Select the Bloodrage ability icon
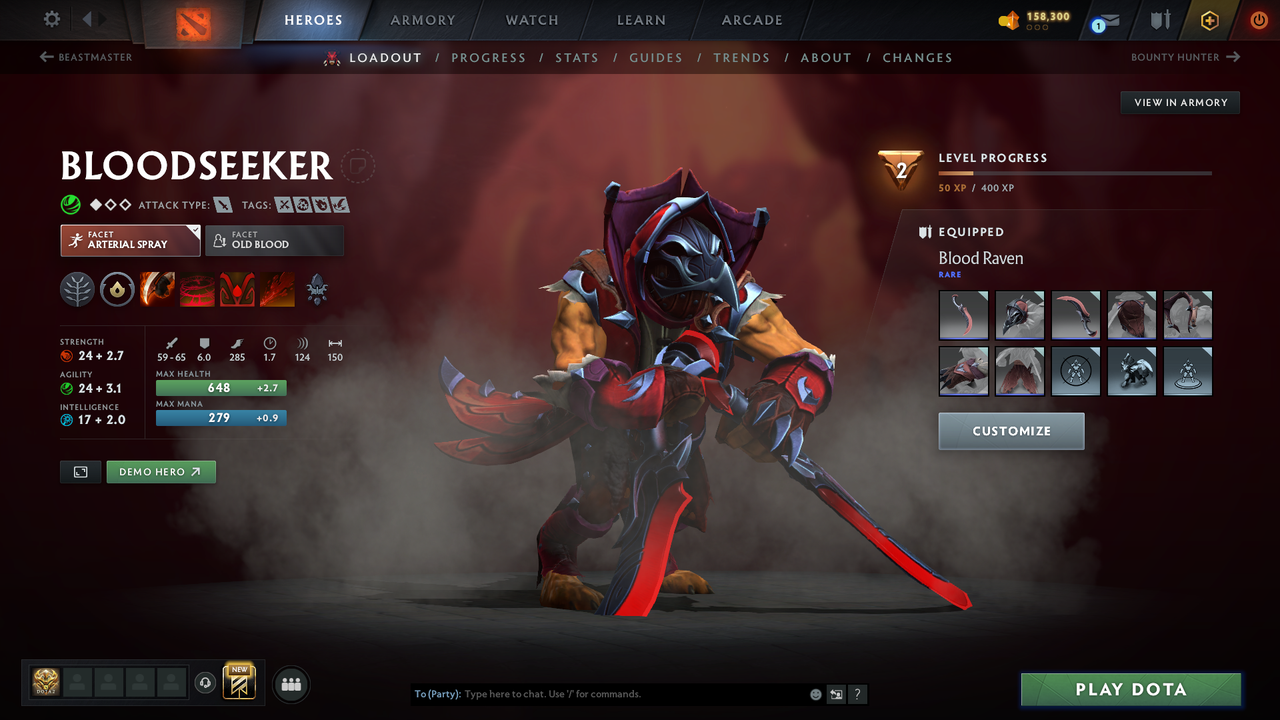Viewport: 1280px width, 720px height. [x=158, y=290]
